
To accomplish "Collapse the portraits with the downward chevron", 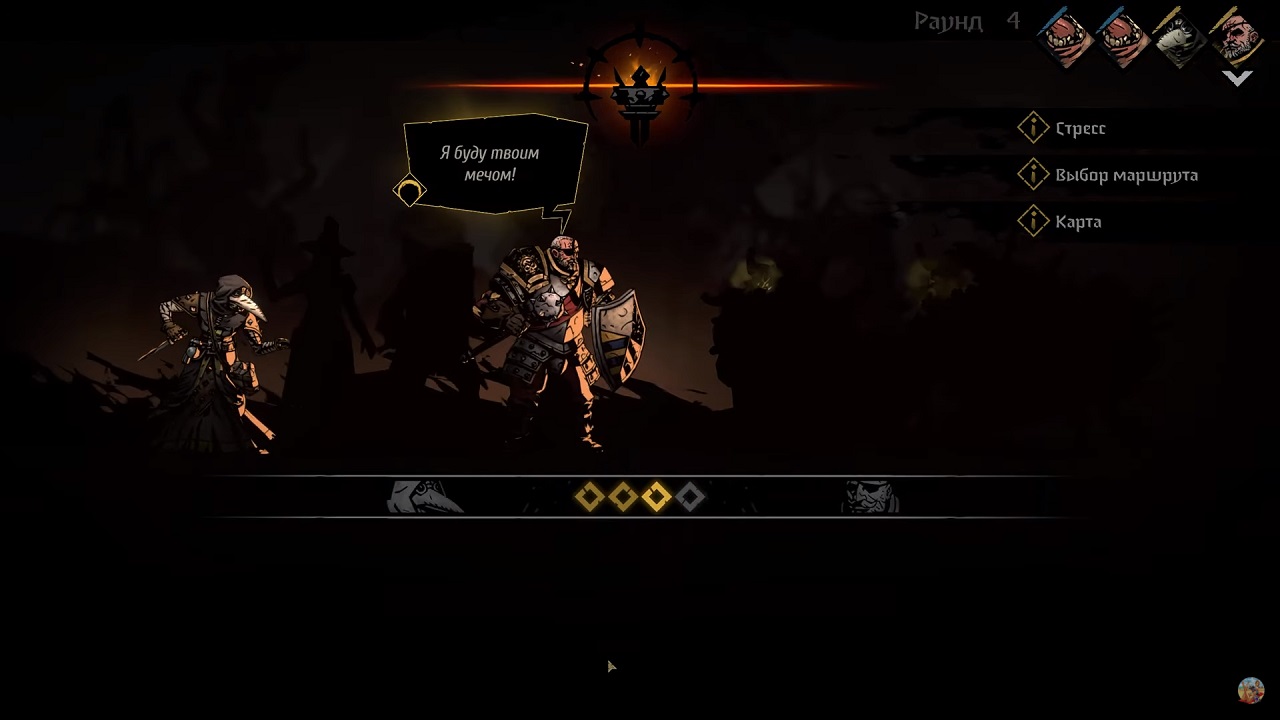I will tap(1237, 77).
